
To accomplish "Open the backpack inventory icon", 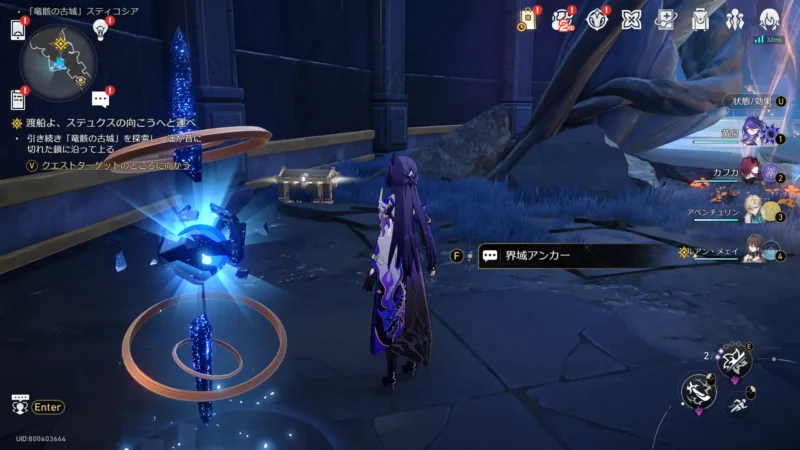I will click(700, 20).
